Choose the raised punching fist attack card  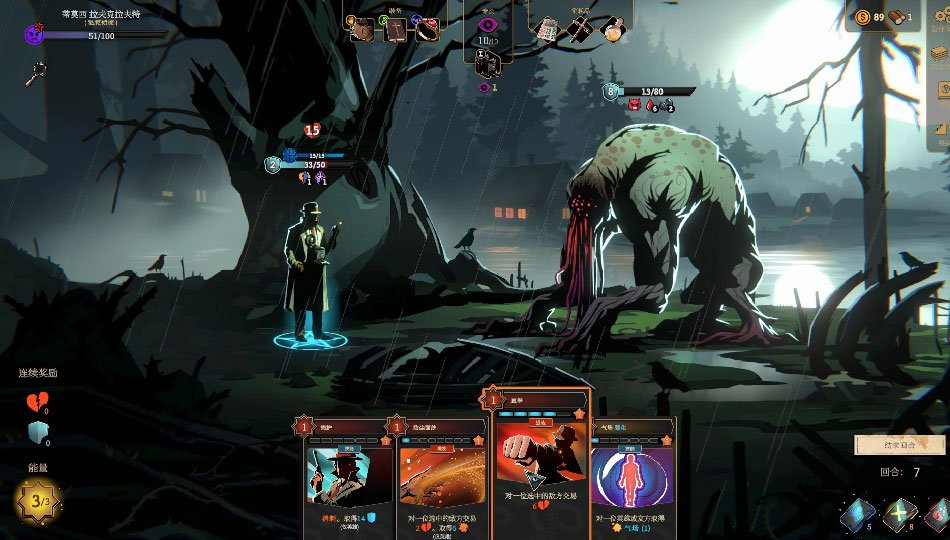pos(540,455)
